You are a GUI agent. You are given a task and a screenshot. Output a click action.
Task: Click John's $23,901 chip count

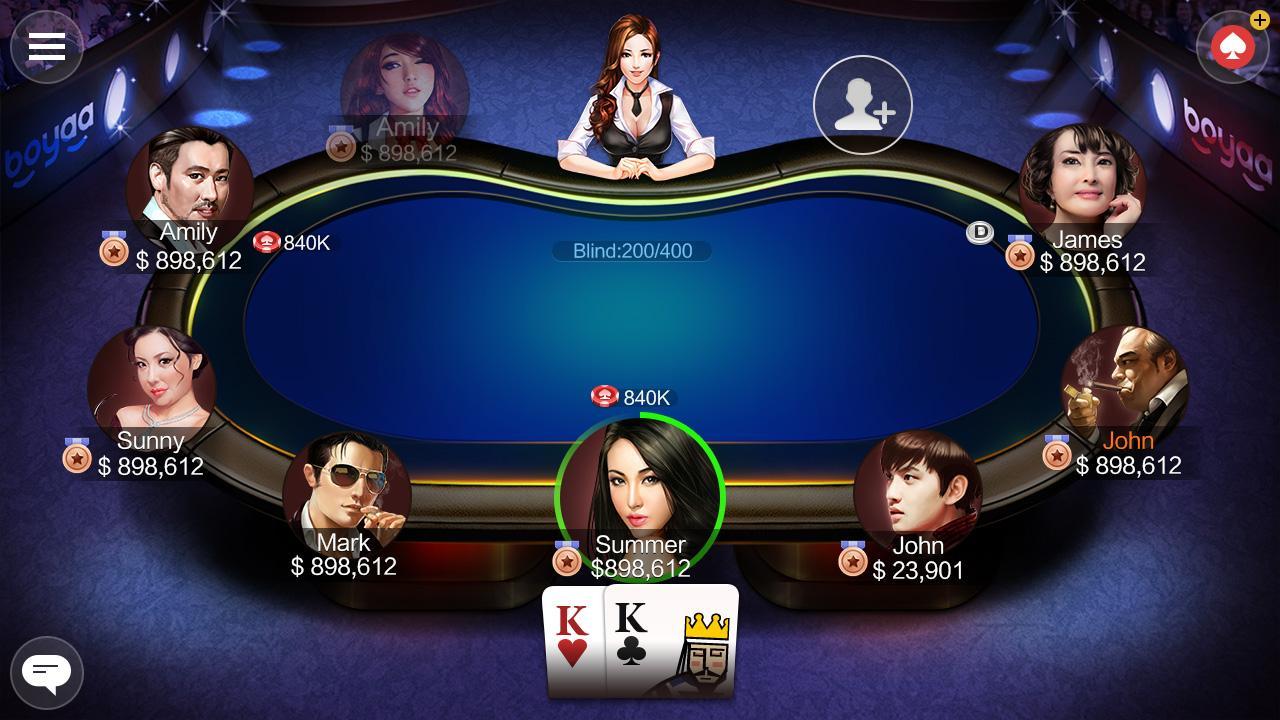[x=918, y=570]
